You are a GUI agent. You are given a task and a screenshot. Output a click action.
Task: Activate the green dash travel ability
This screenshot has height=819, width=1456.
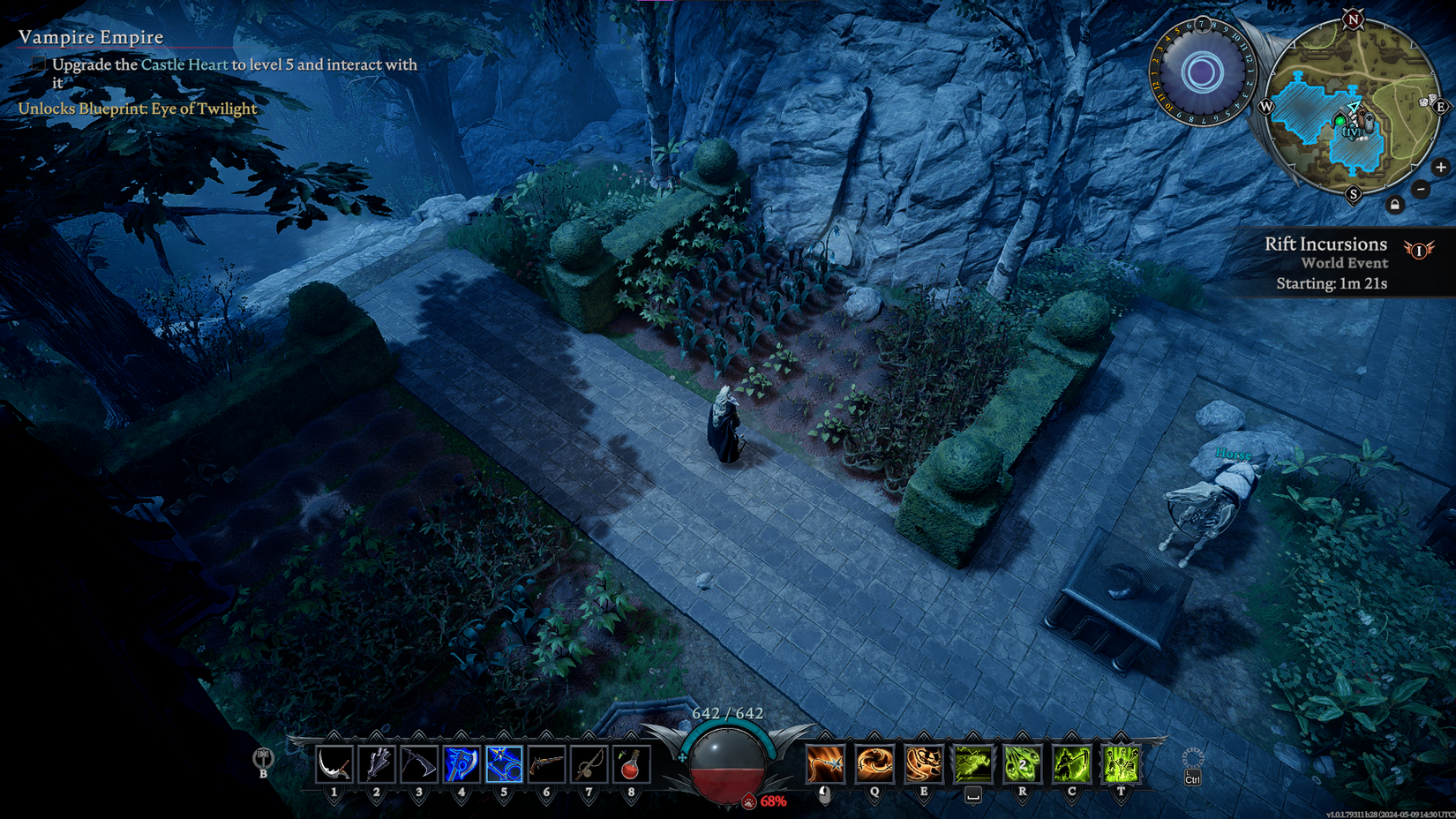point(973,763)
